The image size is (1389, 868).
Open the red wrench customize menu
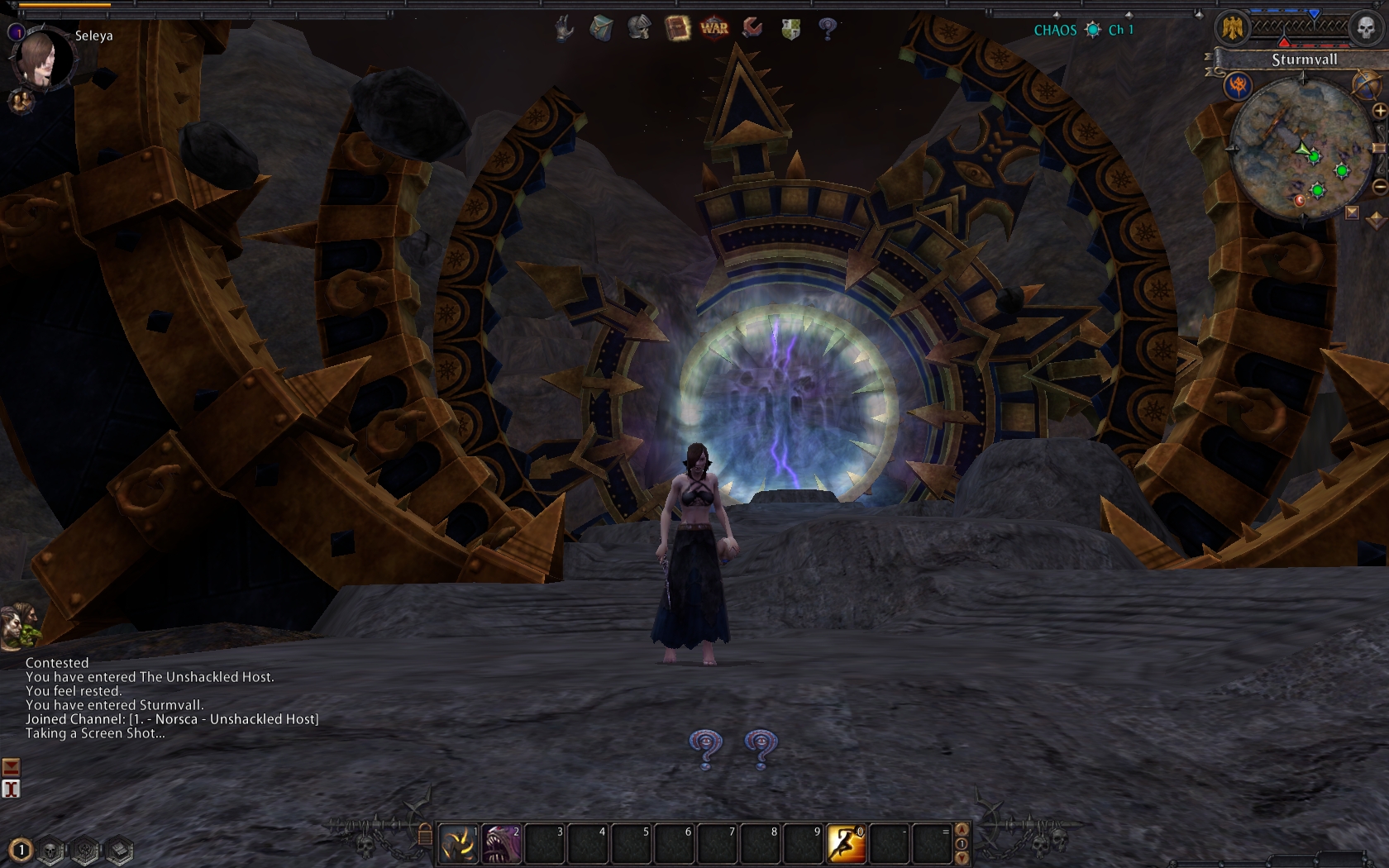click(x=752, y=28)
